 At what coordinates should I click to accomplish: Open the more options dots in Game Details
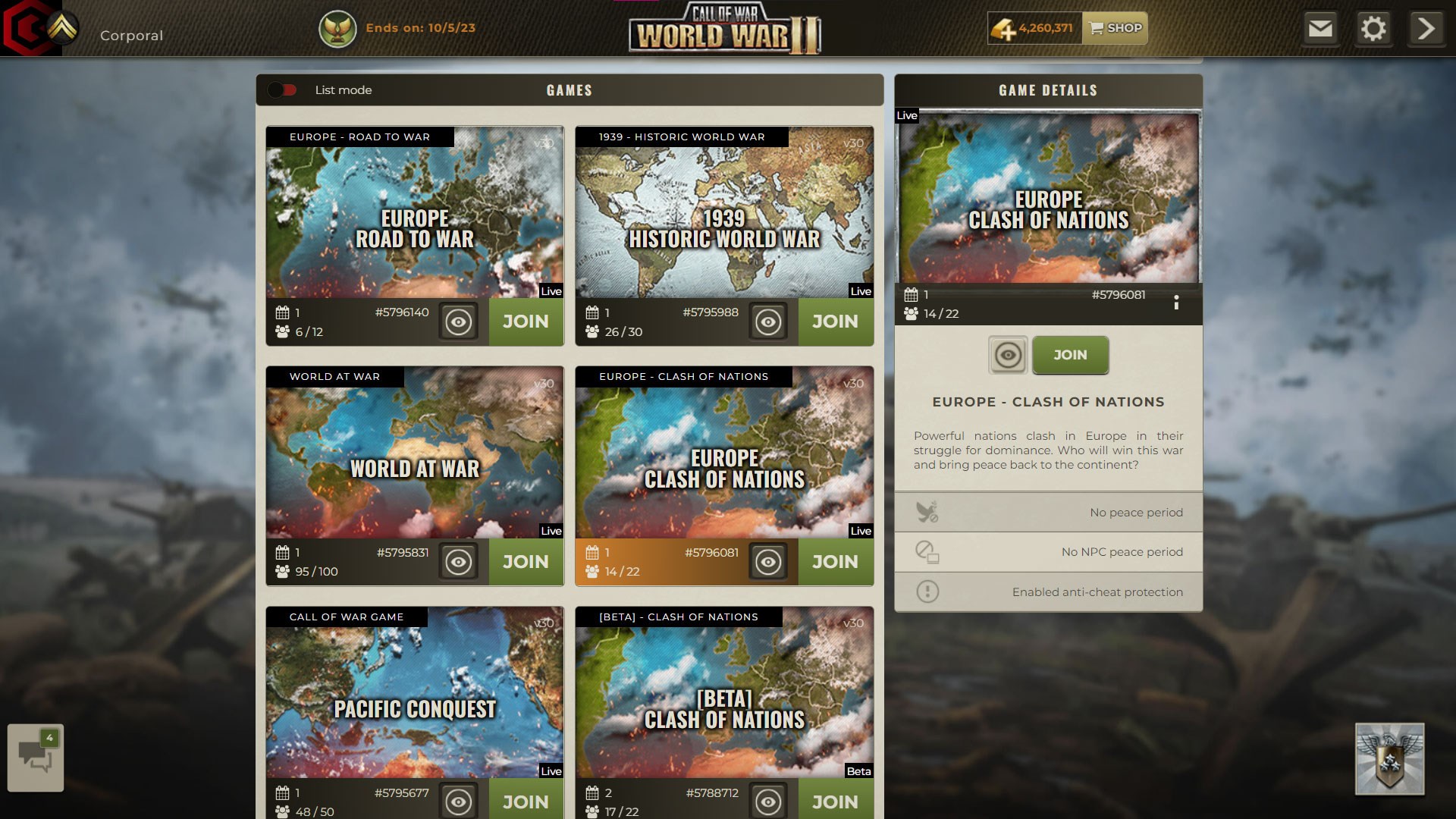(x=1177, y=303)
